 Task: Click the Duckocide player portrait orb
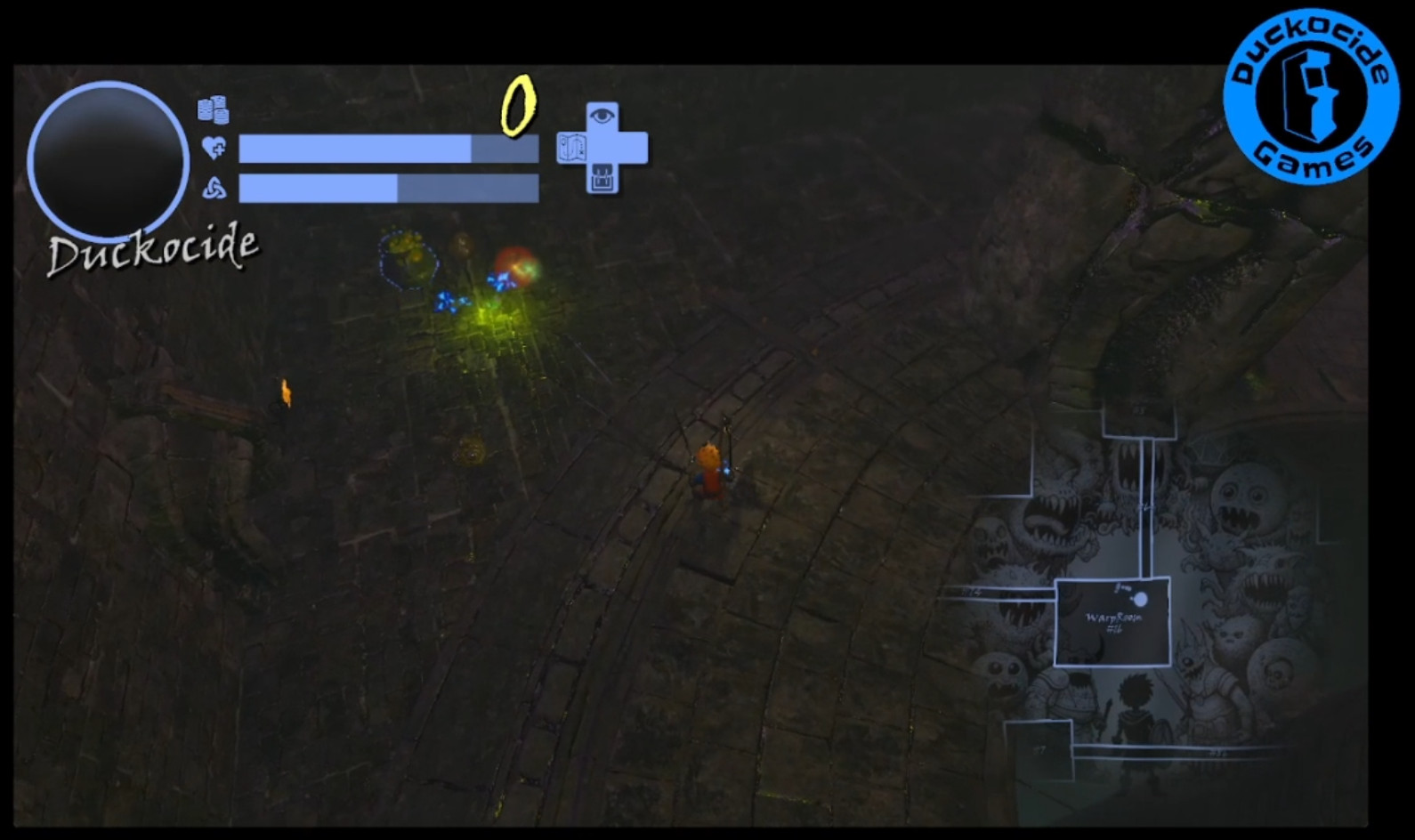click(x=108, y=160)
